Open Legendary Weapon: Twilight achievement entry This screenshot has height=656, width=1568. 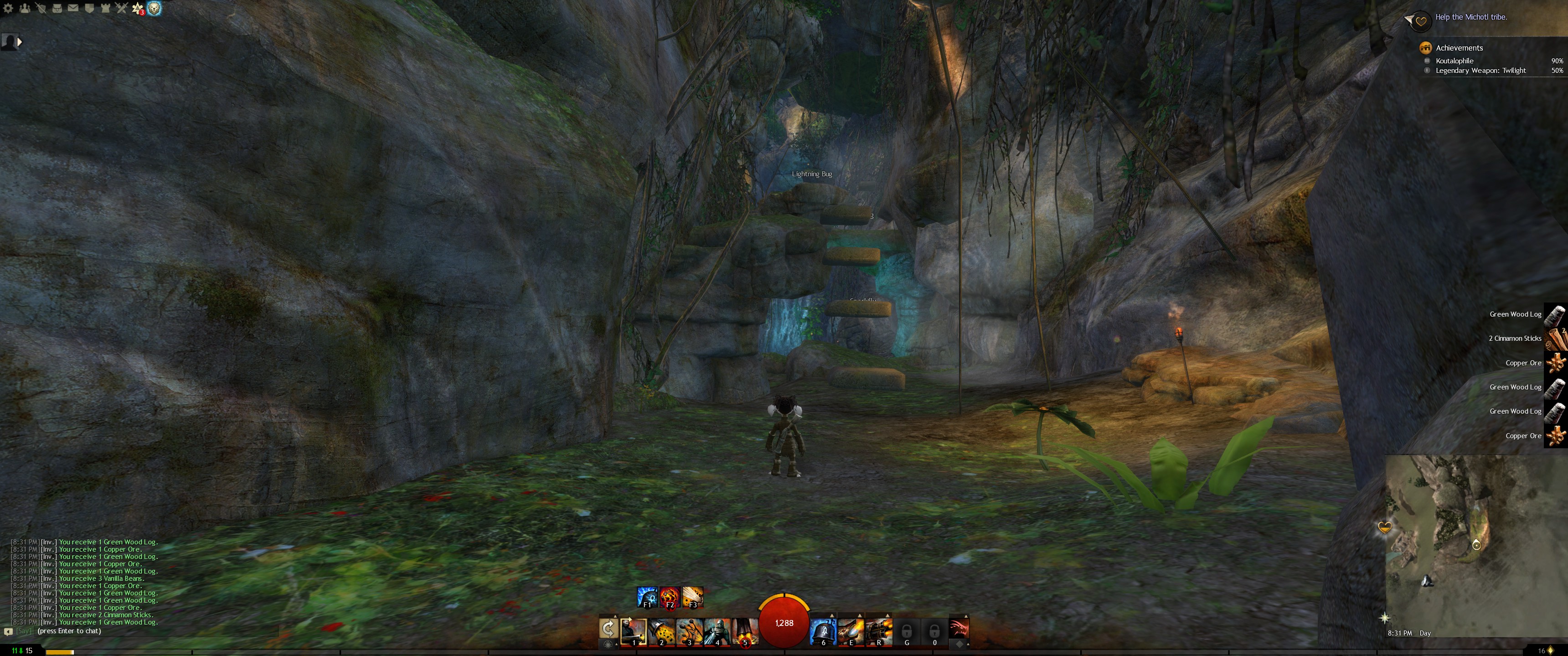1480,71
